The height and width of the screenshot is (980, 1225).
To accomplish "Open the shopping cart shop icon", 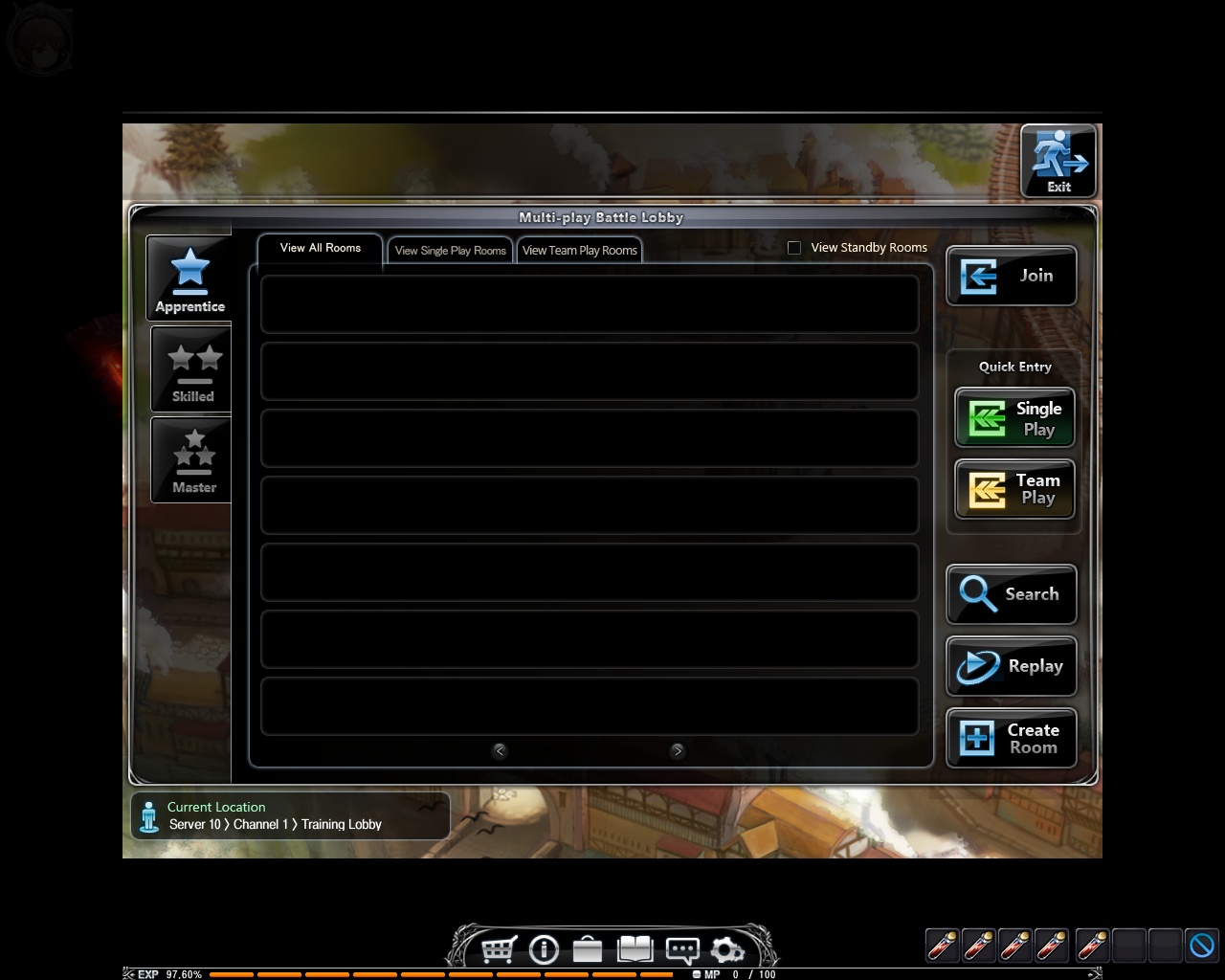I will coord(499,949).
